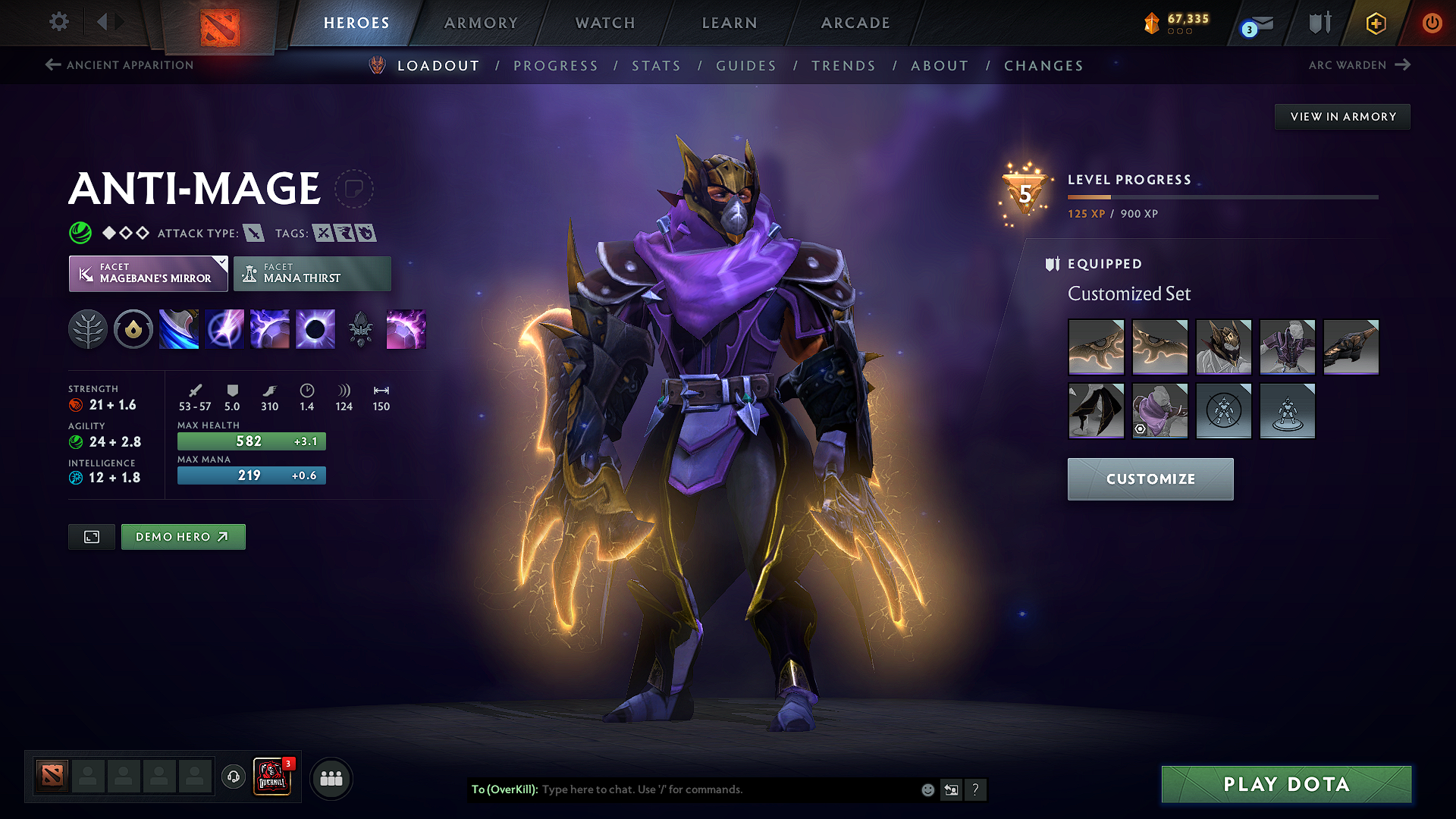Toggle the persona icon beside the hero name
This screenshot has height=819, width=1456.
356,189
